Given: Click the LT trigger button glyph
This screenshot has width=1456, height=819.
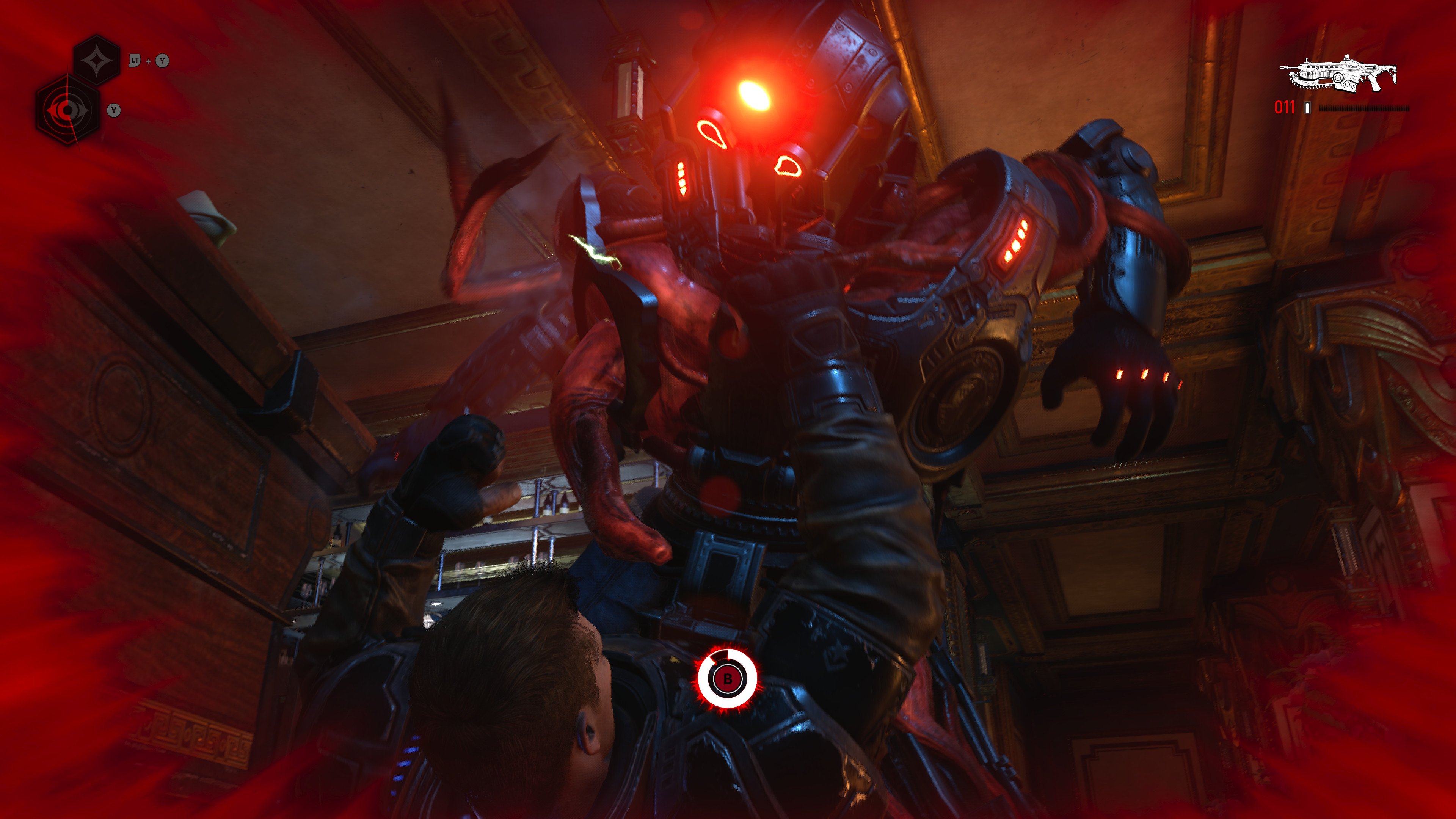Looking at the screenshot, I should 135,61.
